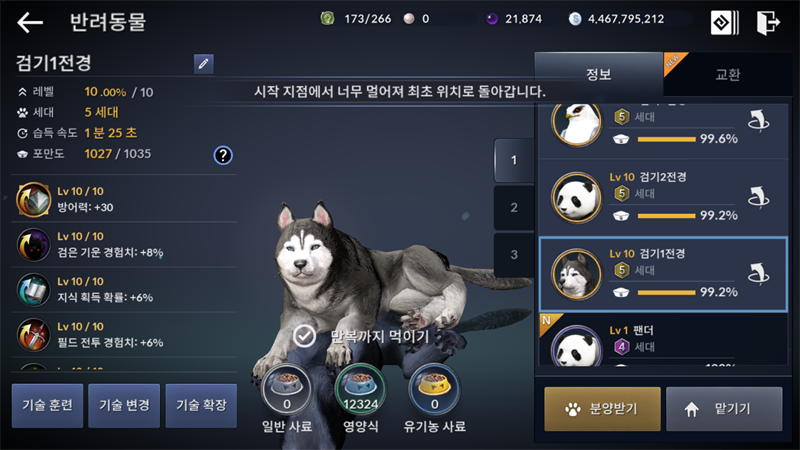The image size is (800, 450).
Task: Select 기술 확장 skill expansion button
Action: (x=201, y=406)
